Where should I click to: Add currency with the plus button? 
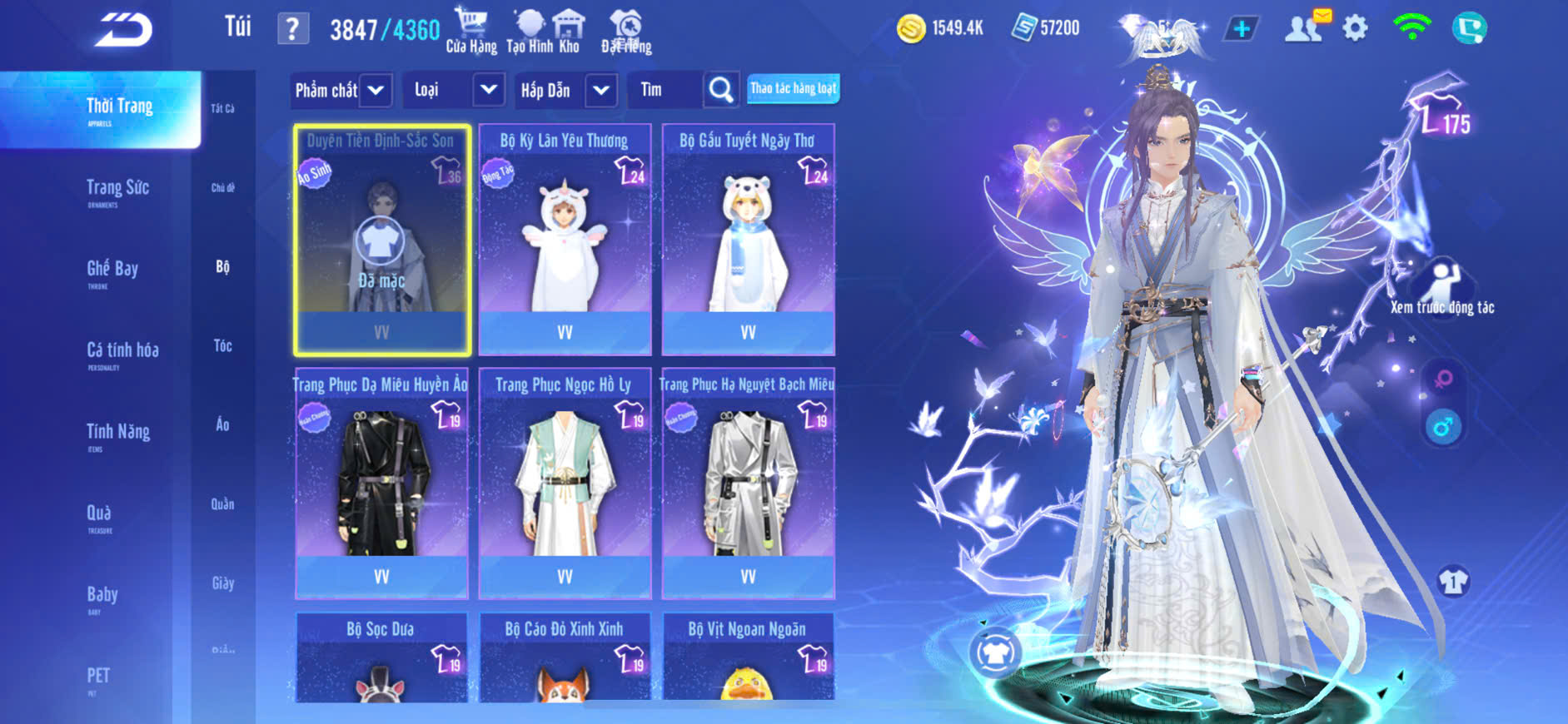coord(1241,29)
